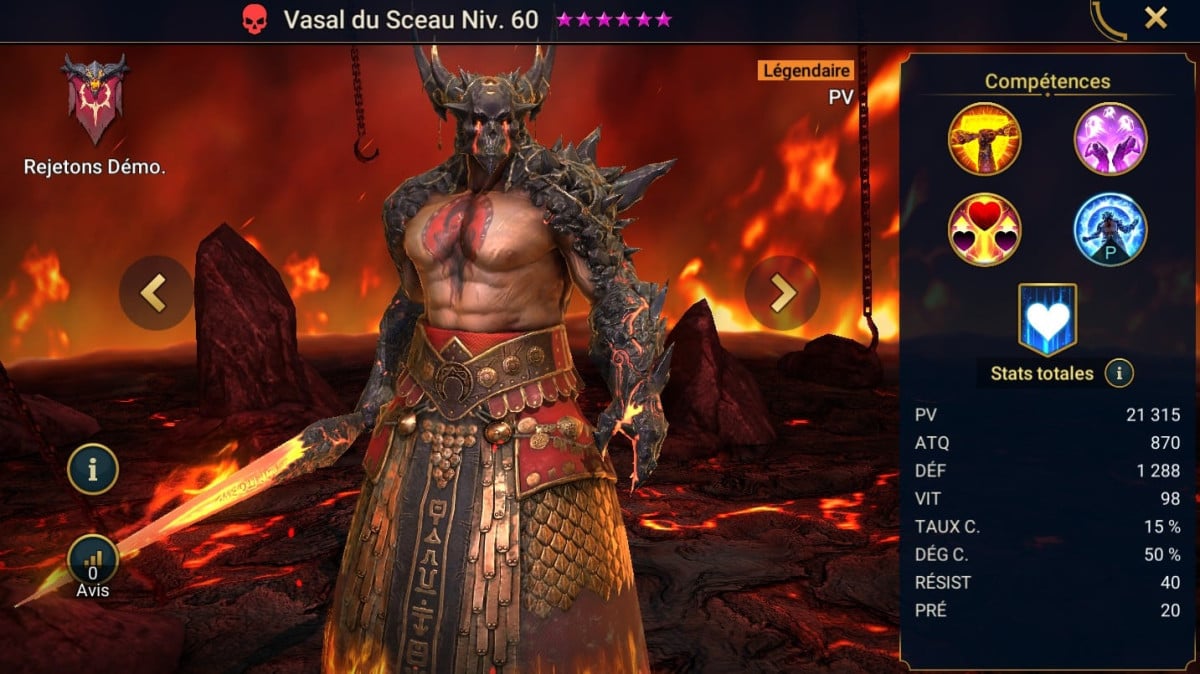View the hammer strike skill

click(x=984, y=139)
